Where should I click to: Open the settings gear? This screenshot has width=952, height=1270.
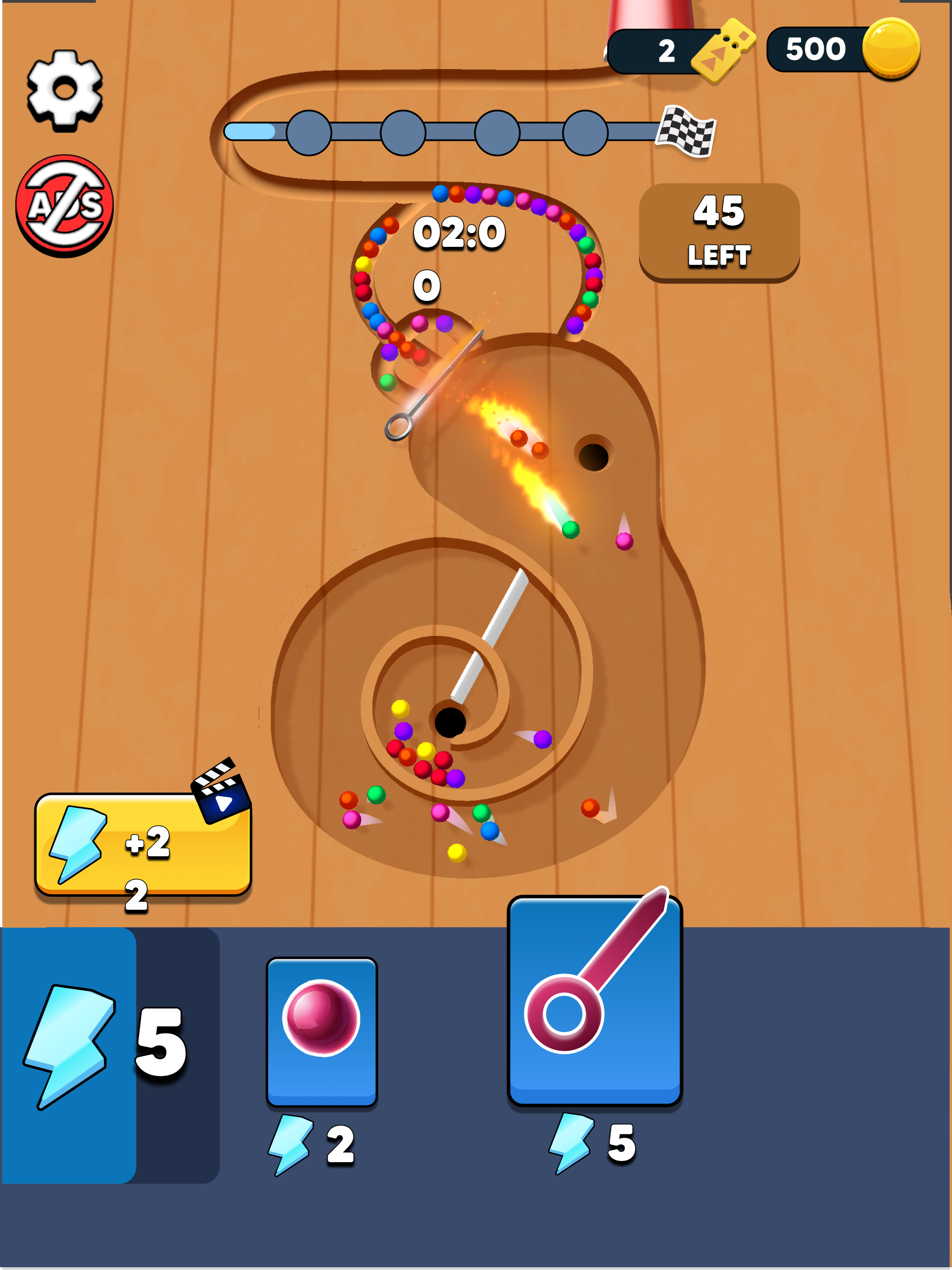65,91
